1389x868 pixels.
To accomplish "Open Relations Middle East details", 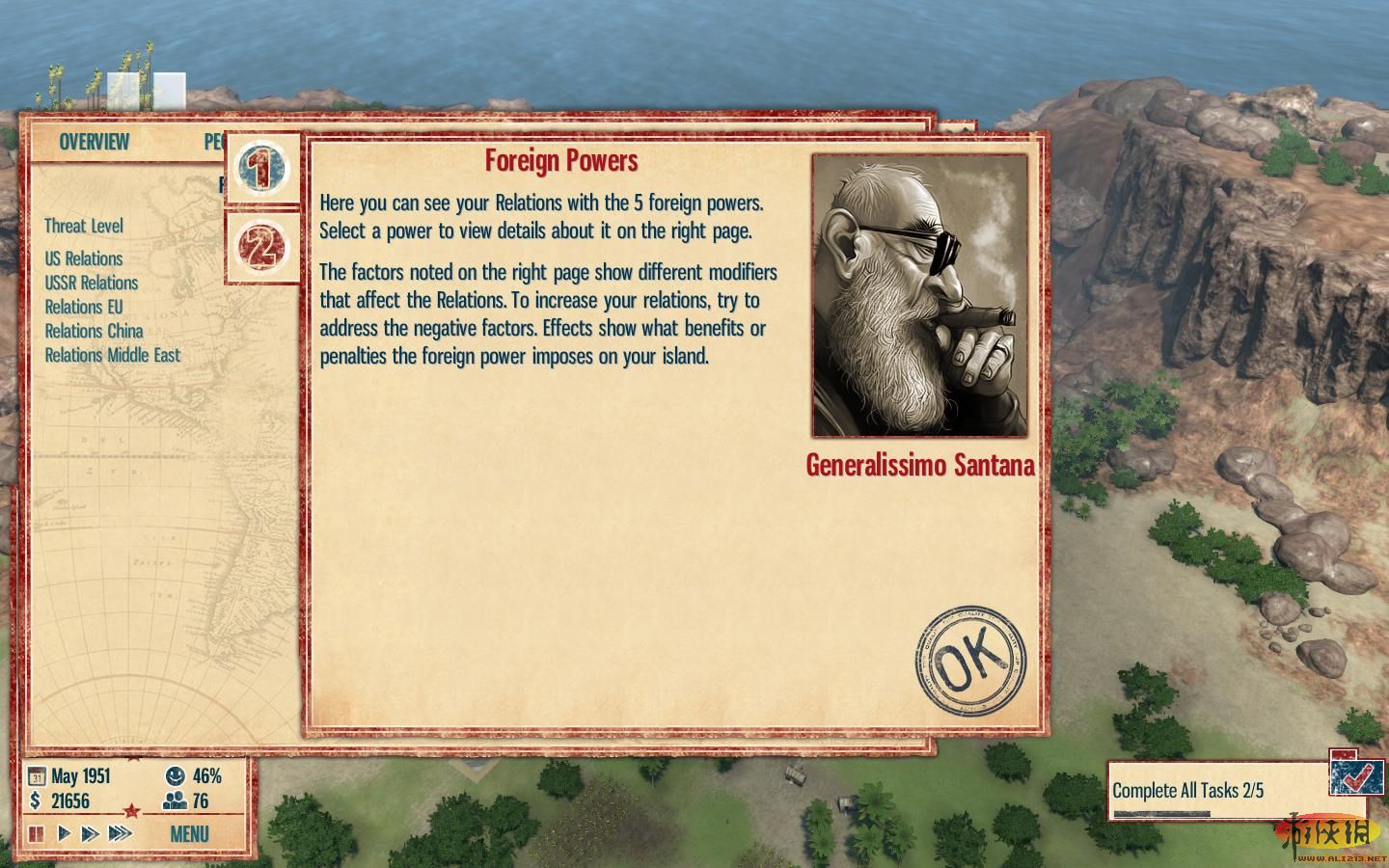I will [113, 355].
